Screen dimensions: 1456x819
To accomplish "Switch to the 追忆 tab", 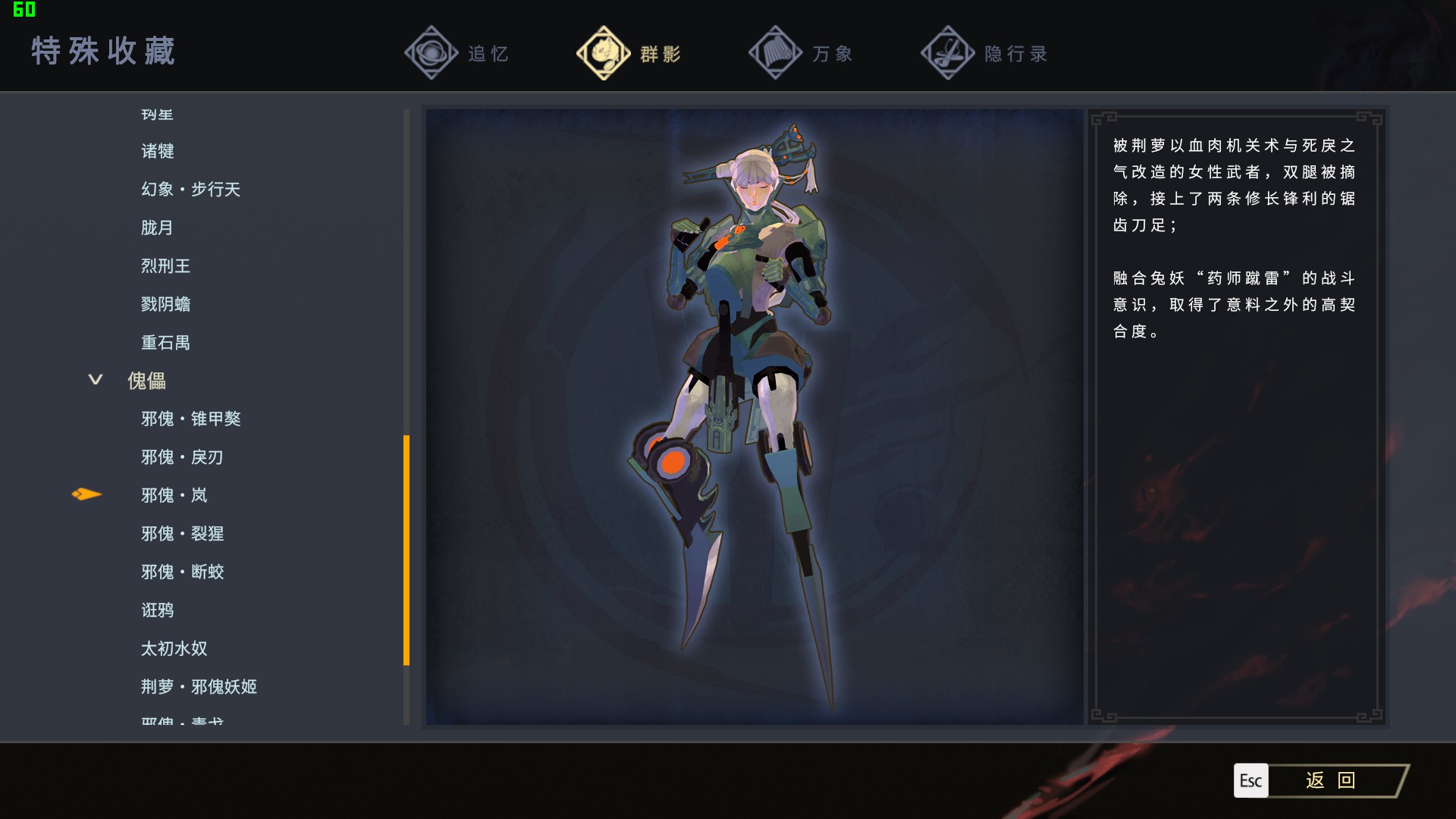I will tap(457, 54).
